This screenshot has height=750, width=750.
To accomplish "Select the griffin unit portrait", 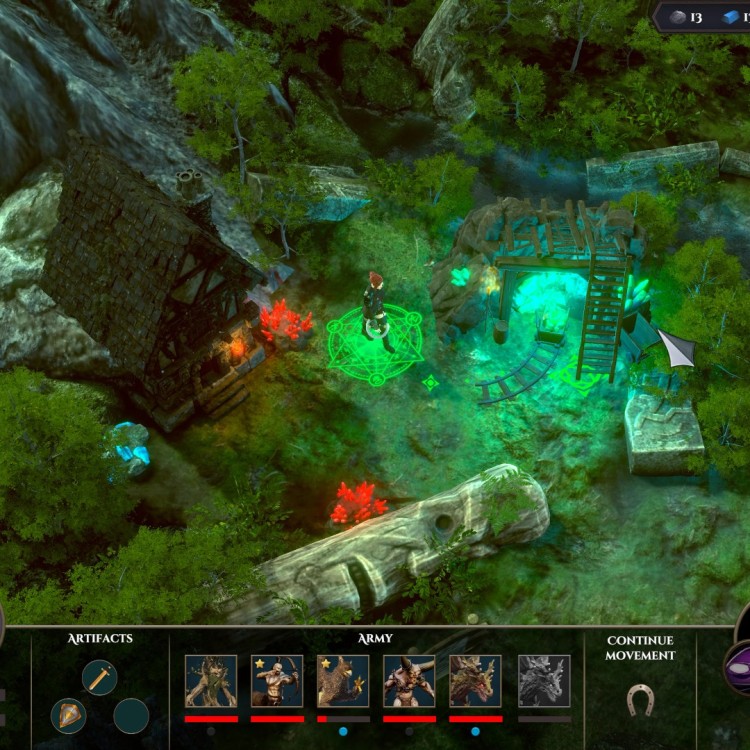I will coord(343,681).
